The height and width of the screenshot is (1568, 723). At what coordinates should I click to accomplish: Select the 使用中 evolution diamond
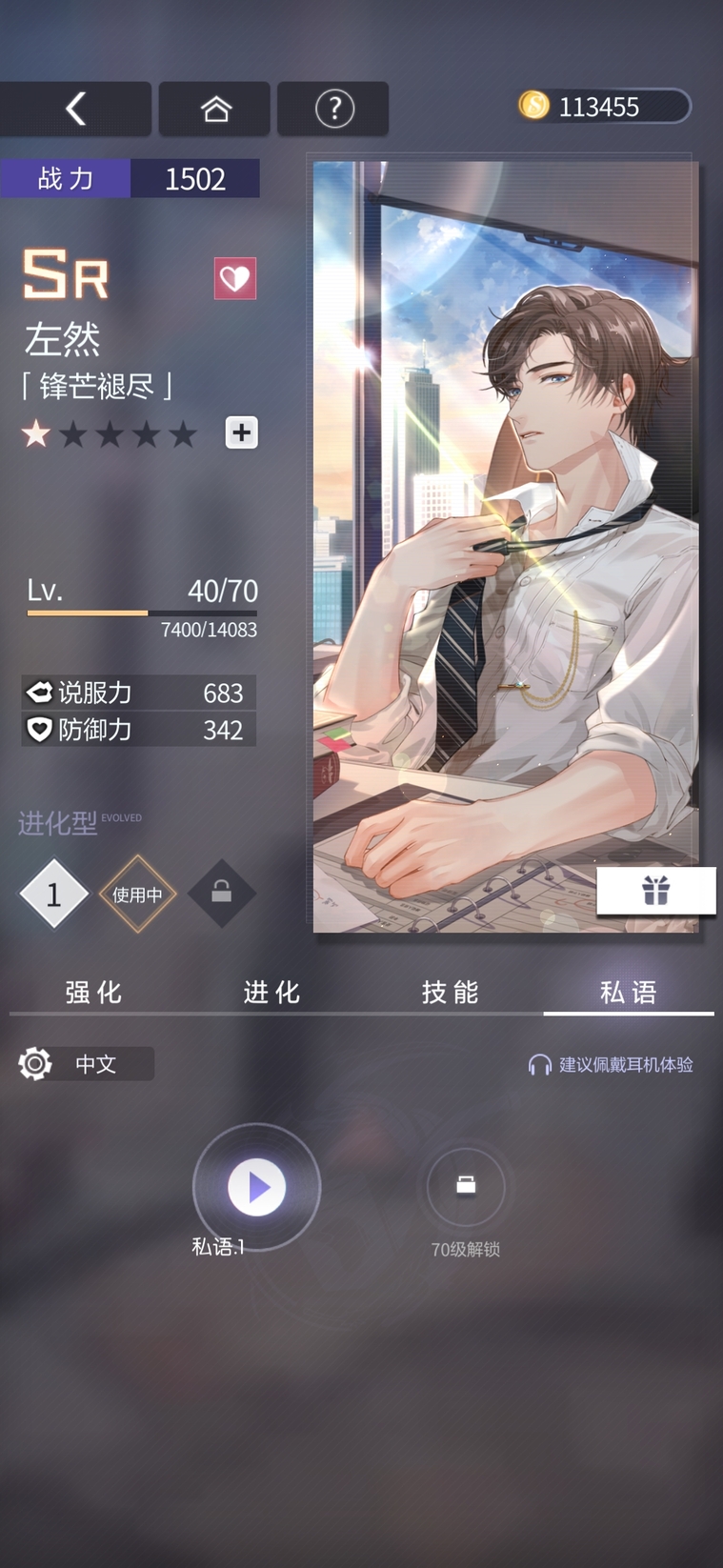pos(137,894)
